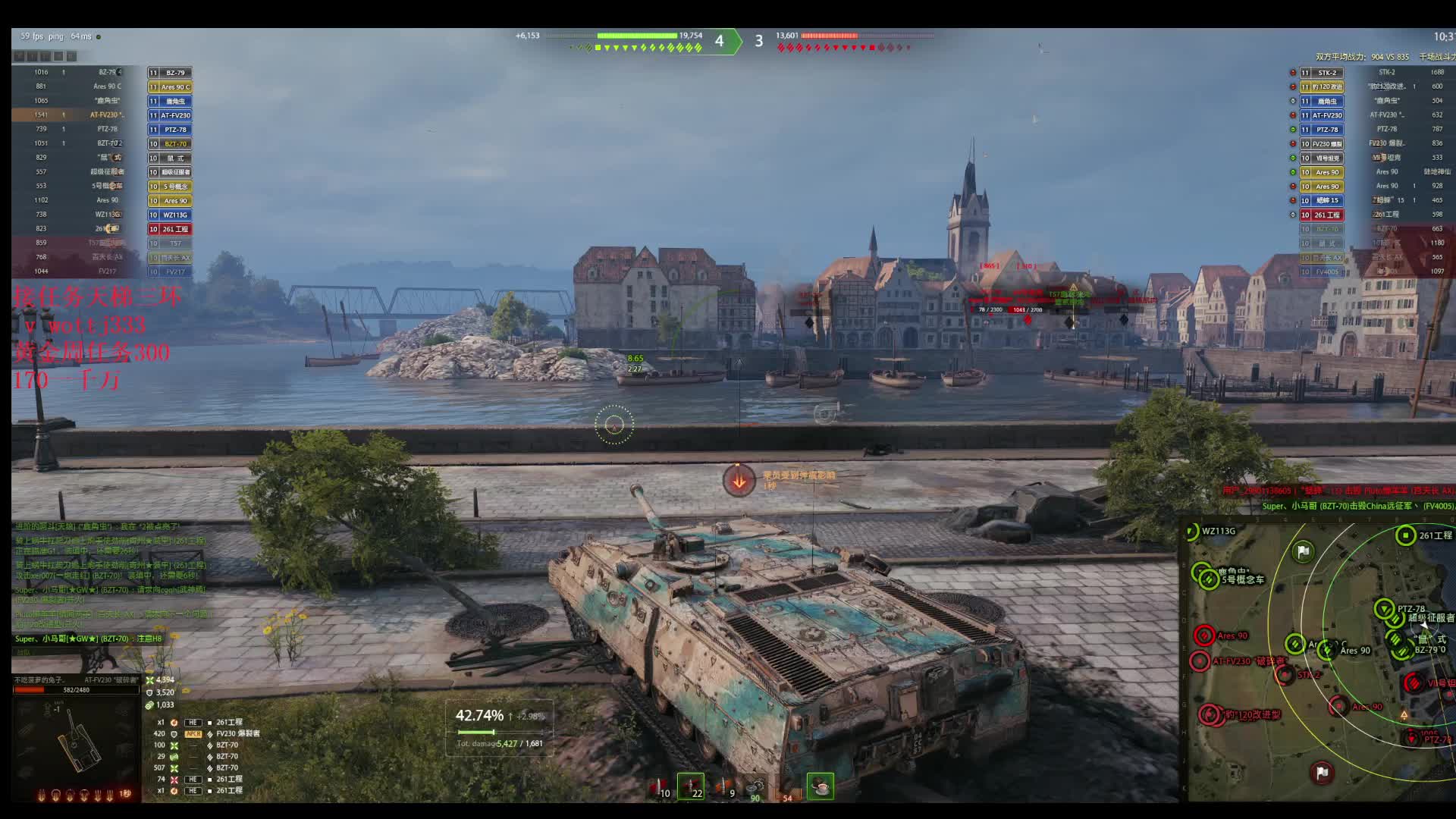This screenshot has height=819, width=1456.
Task: Use the gear repair consumable showing 90
Action: point(755,787)
